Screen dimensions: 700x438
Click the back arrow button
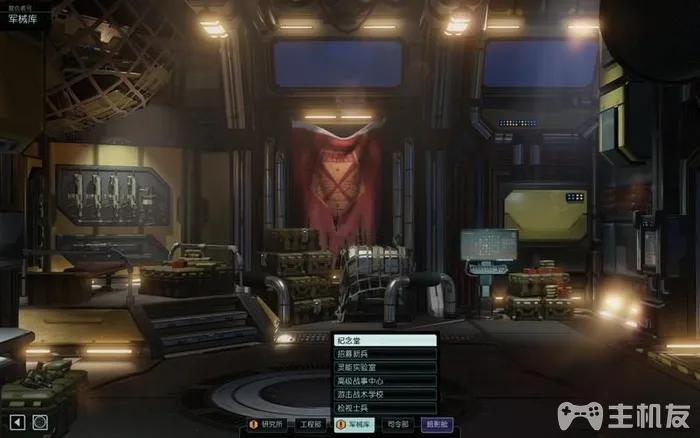(17, 423)
